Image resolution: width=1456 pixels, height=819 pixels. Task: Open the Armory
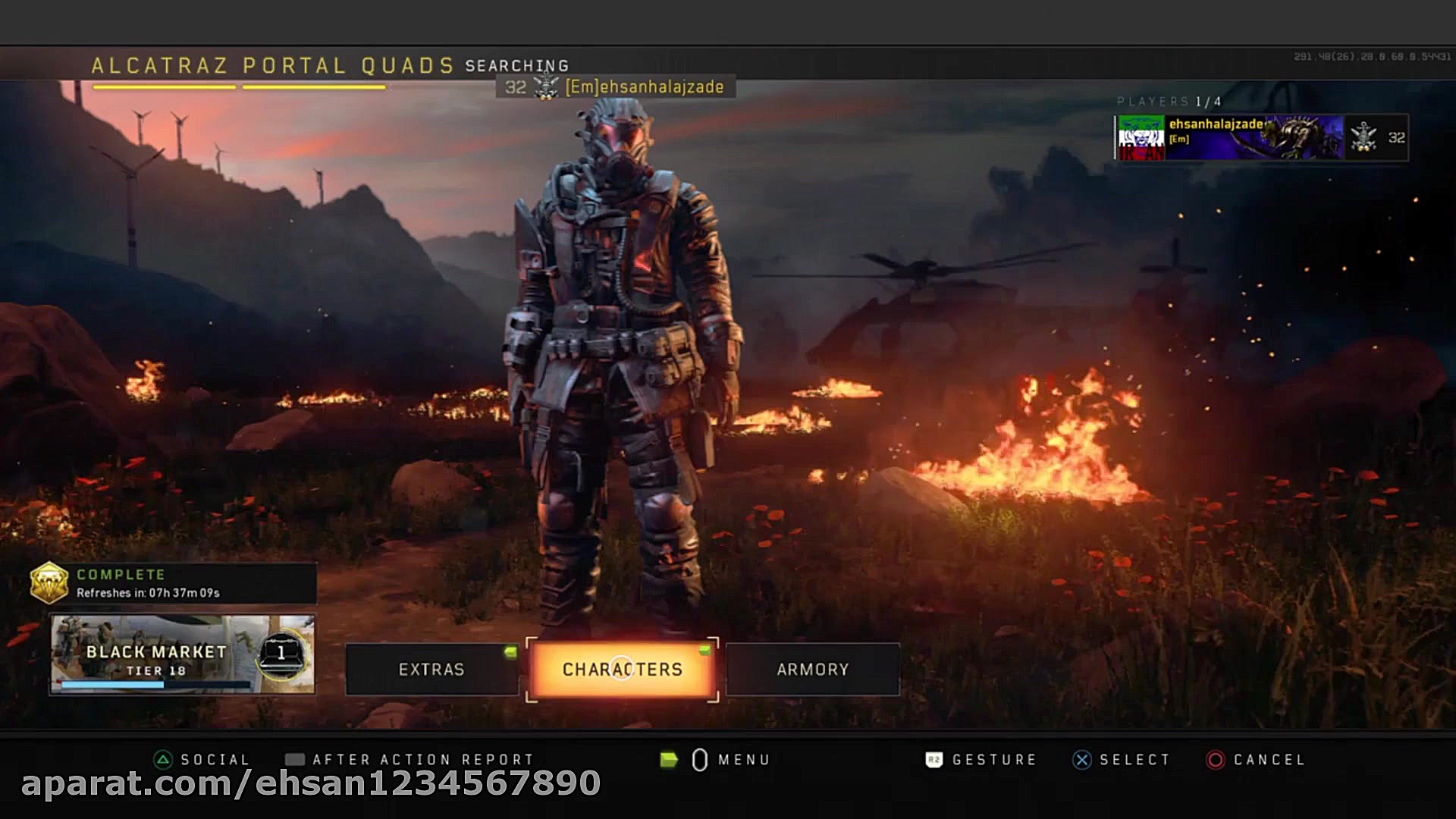tap(812, 669)
